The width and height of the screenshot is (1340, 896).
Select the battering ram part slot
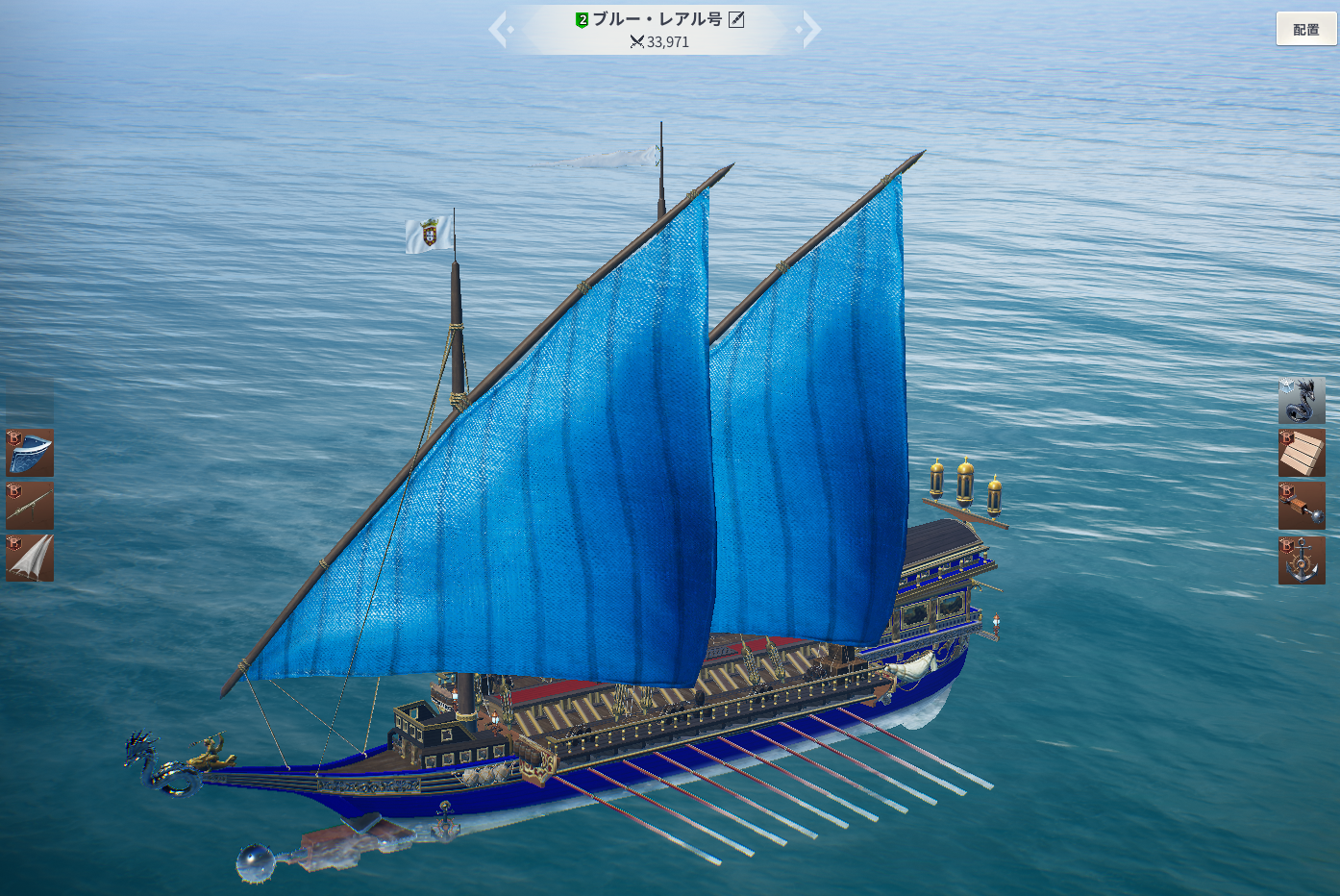point(1302,506)
